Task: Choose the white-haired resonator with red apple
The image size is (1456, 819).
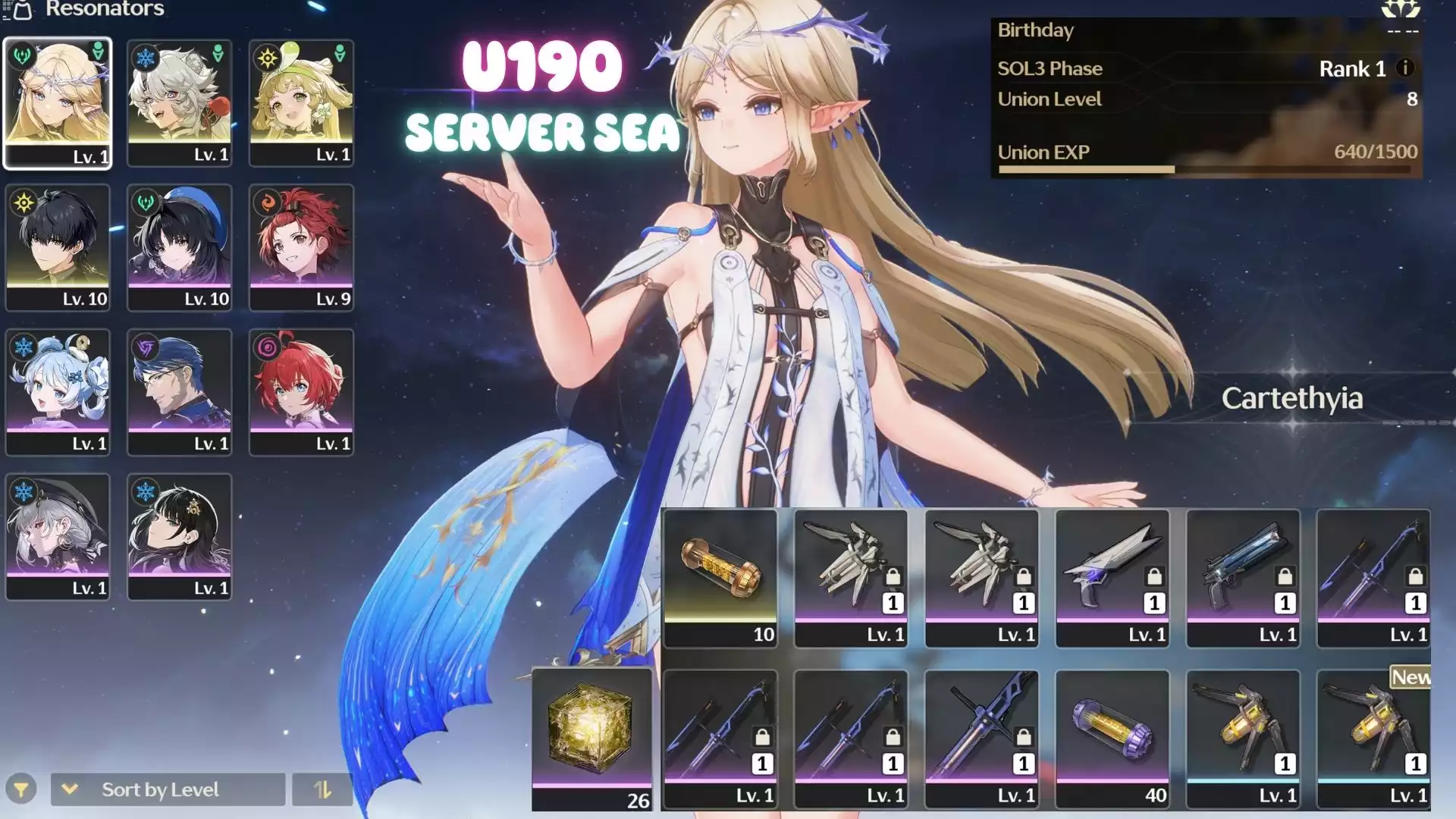Action: (180, 102)
